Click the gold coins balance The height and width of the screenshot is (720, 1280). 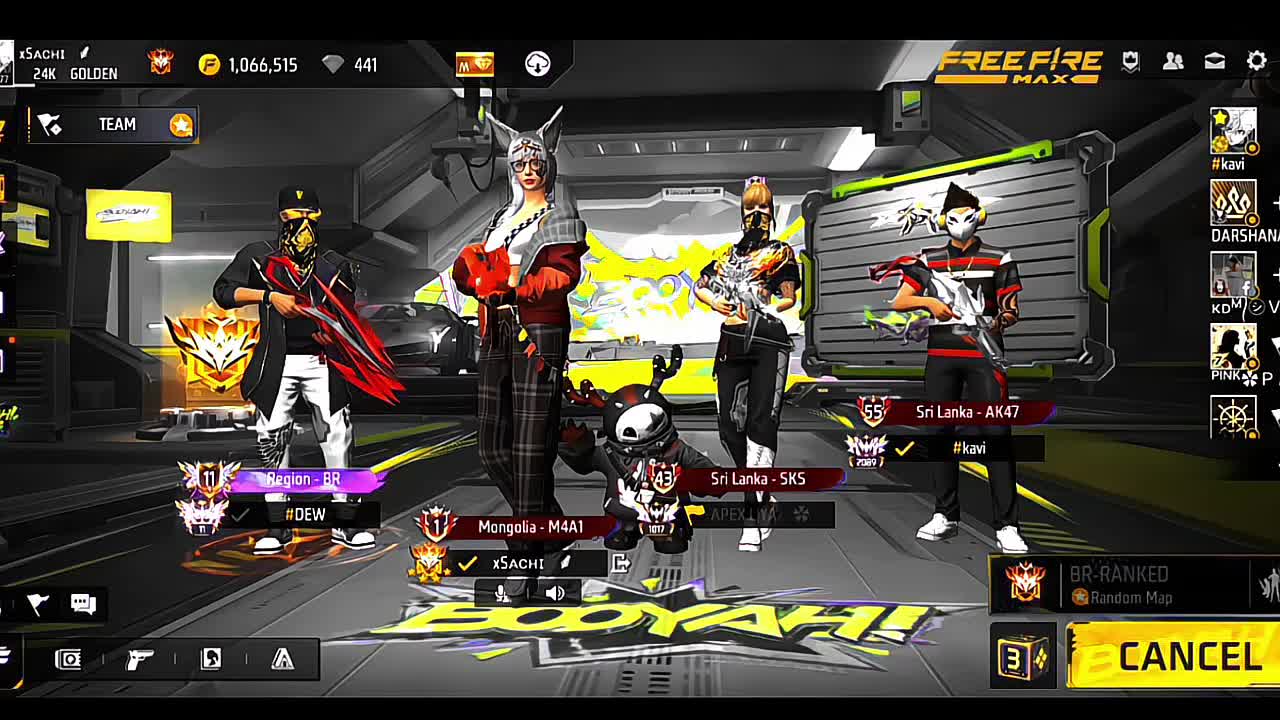coord(250,65)
